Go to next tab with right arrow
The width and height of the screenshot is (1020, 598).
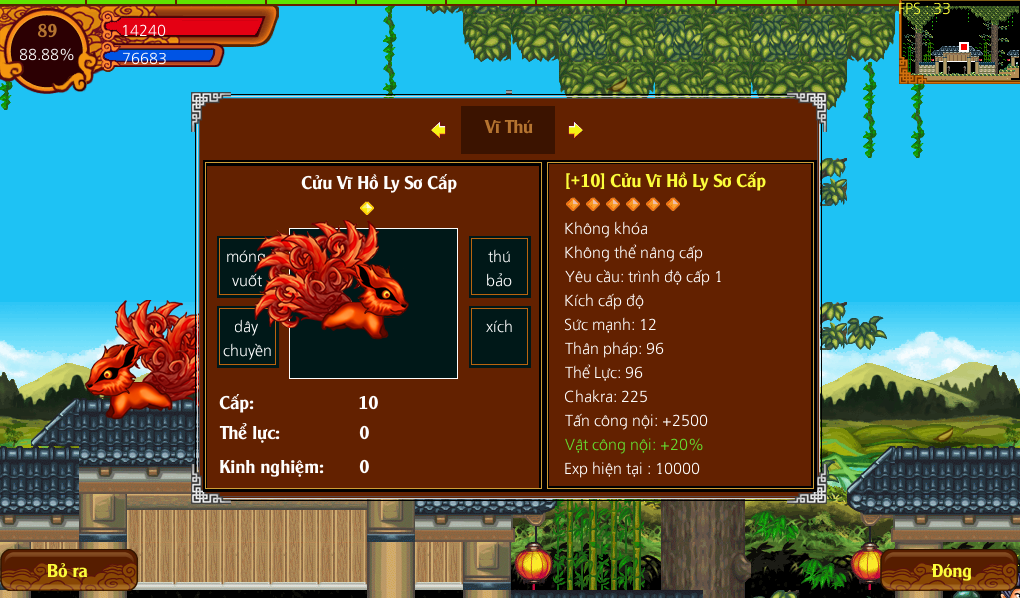click(575, 129)
